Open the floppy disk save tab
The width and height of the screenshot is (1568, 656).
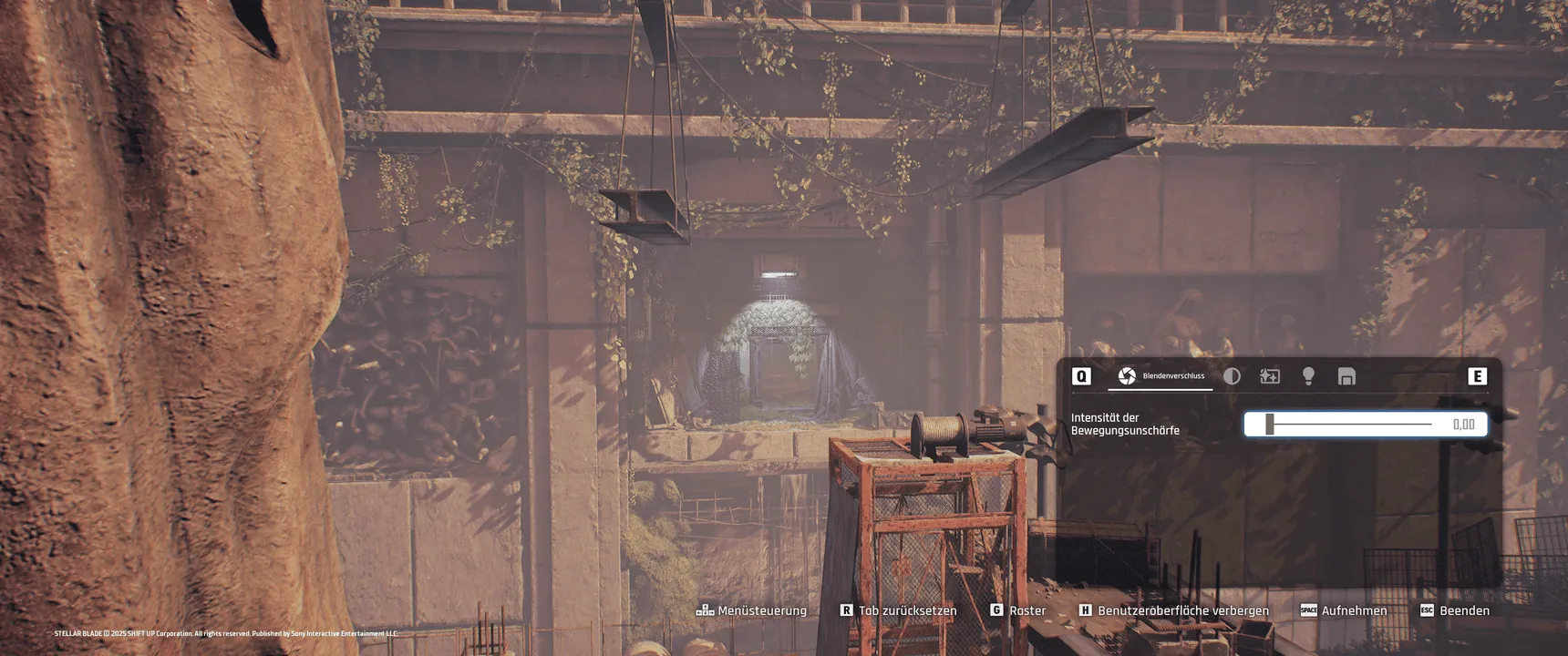(1346, 376)
